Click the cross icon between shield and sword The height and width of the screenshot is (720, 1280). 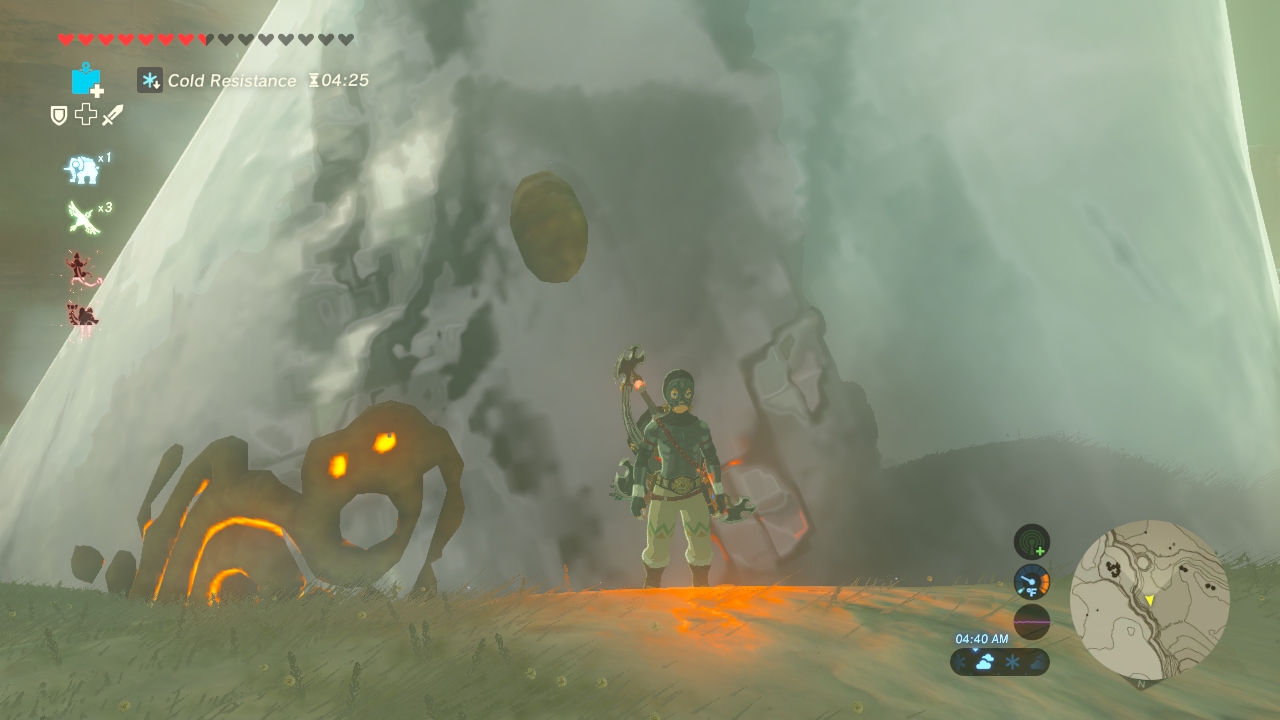86,115
